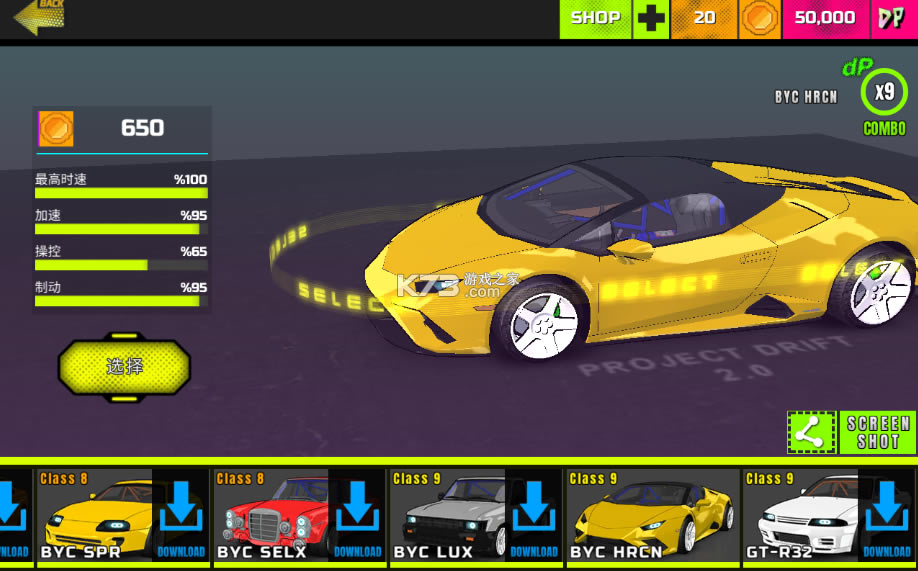
Task: Choose the red BYC SELX car
Action: click(270, 515)
